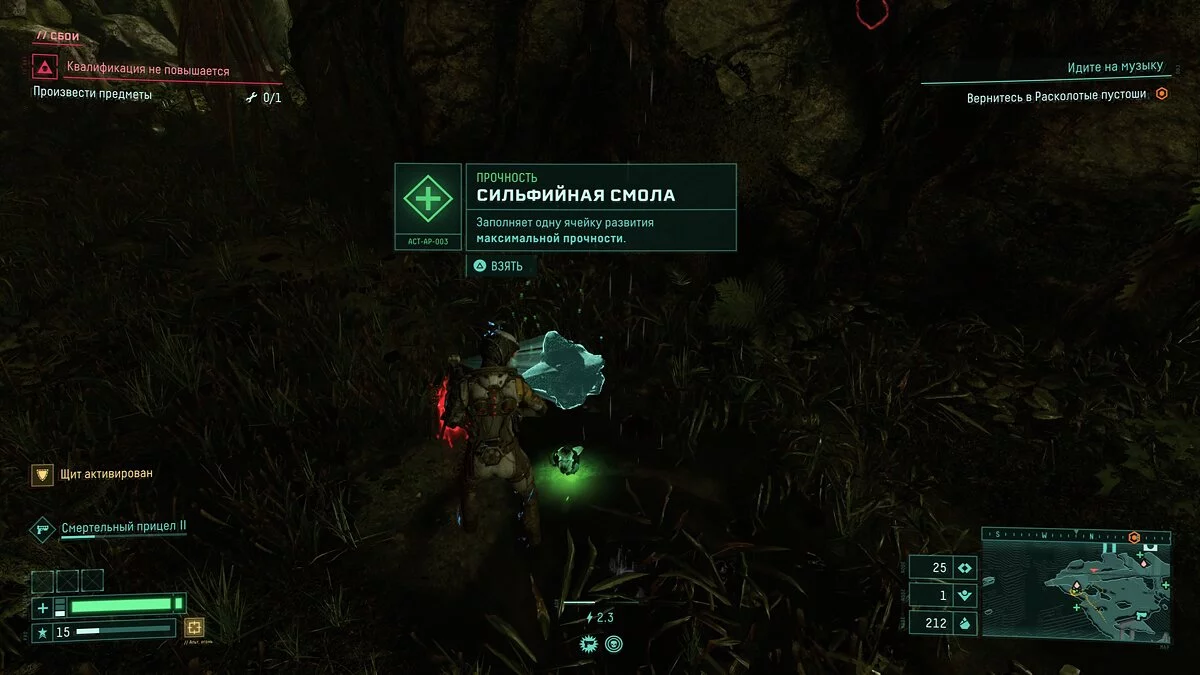Click the orange hexagon objective marker icon

click(x=1161, y=94)
